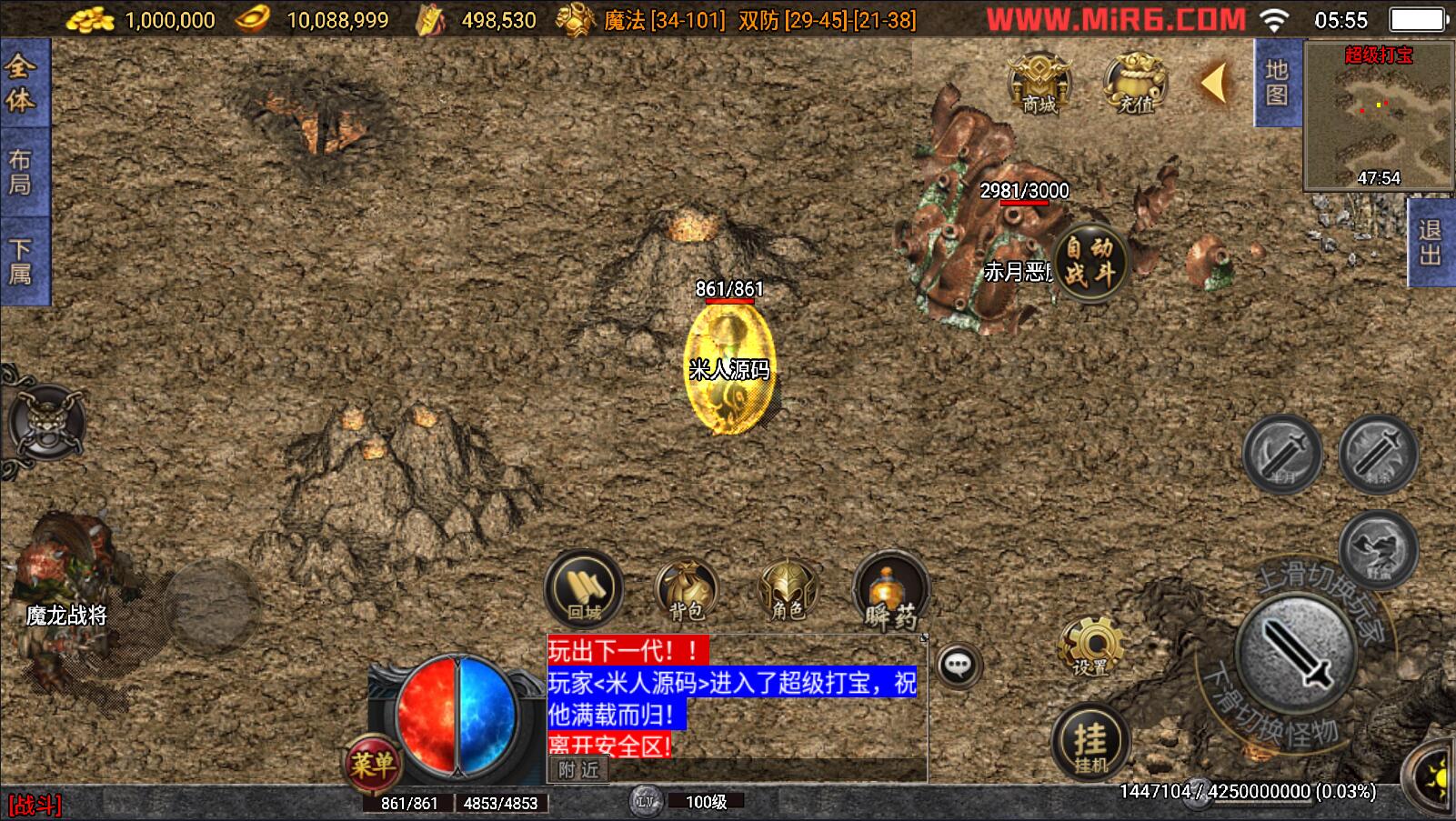Tap the 退出 exit tab
This screenshot has width=1456, height=821.
(1431, 243)
